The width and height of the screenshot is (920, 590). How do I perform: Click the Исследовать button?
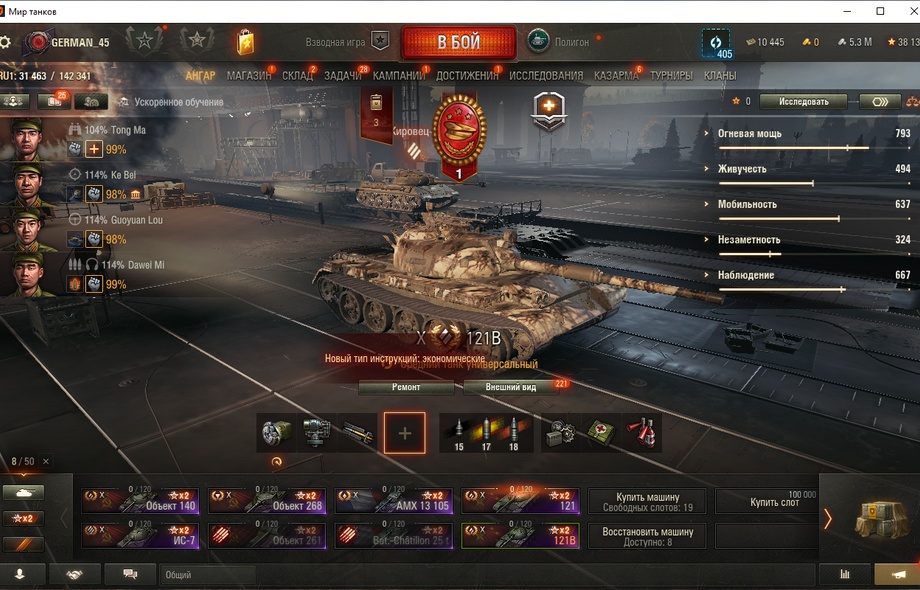point(802,102)
